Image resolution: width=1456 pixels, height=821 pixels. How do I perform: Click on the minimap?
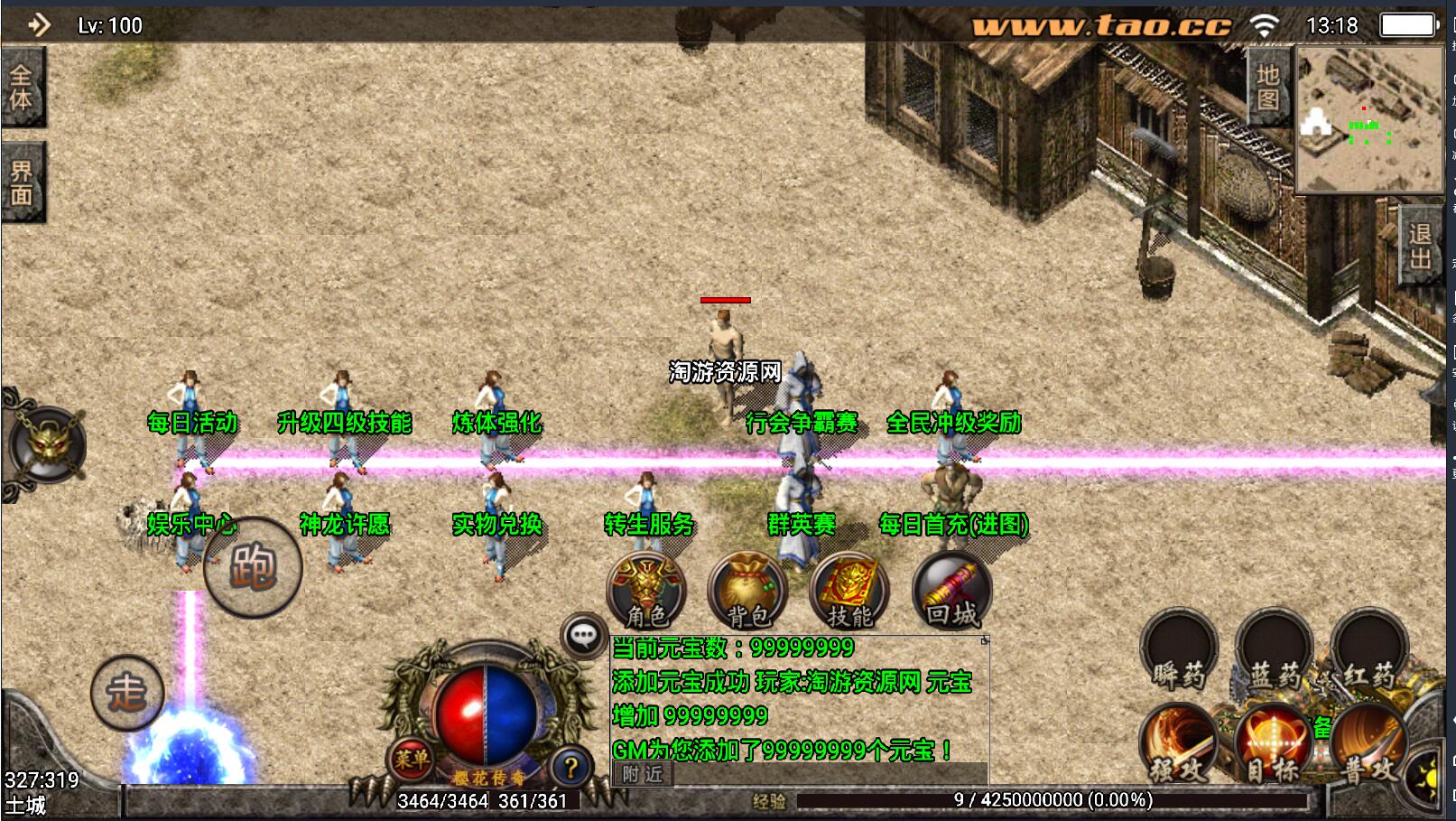(1369, 119)
